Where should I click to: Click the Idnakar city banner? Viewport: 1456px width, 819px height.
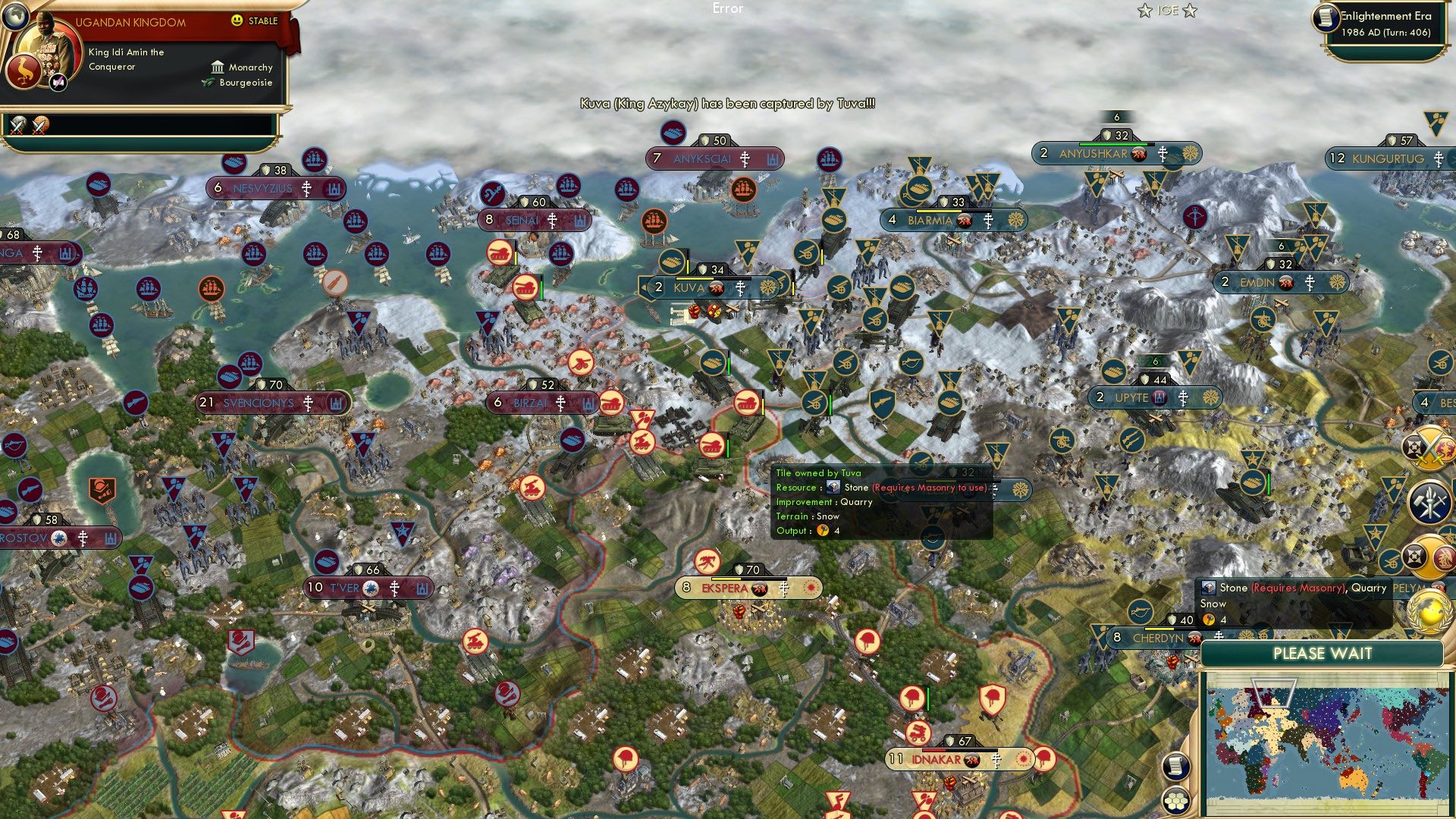(939, 757)
